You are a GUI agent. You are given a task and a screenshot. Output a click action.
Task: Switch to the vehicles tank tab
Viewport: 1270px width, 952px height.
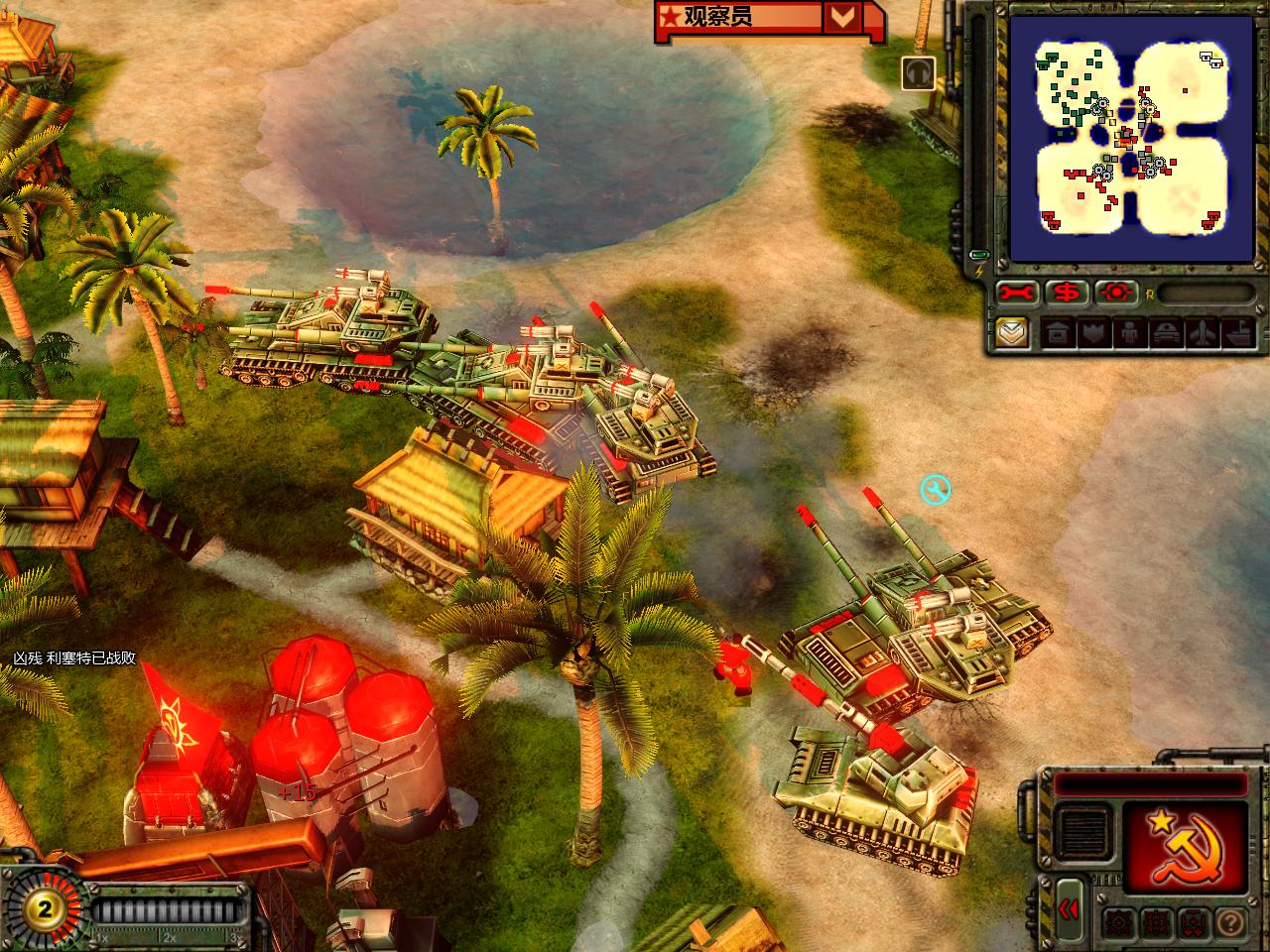(1164, 333)
